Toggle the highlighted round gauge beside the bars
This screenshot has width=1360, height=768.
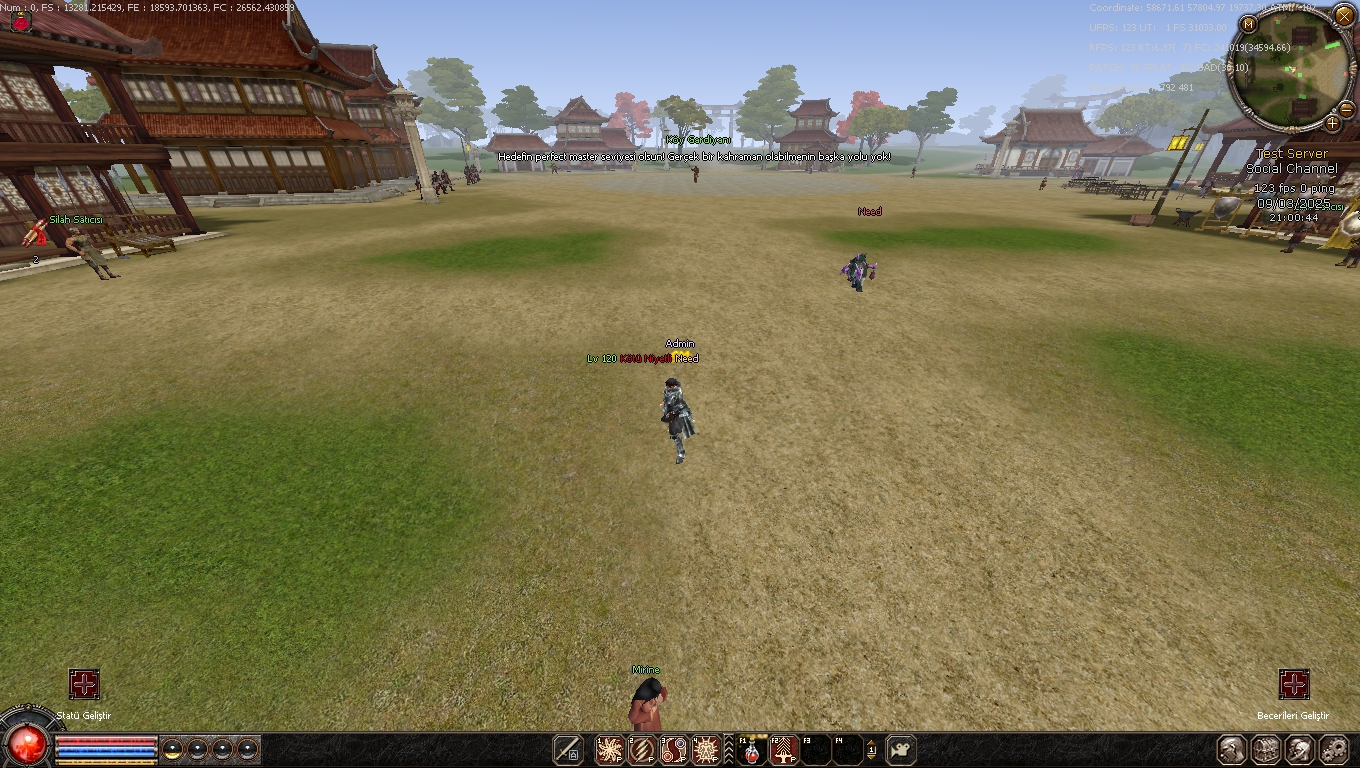(172, 750)
